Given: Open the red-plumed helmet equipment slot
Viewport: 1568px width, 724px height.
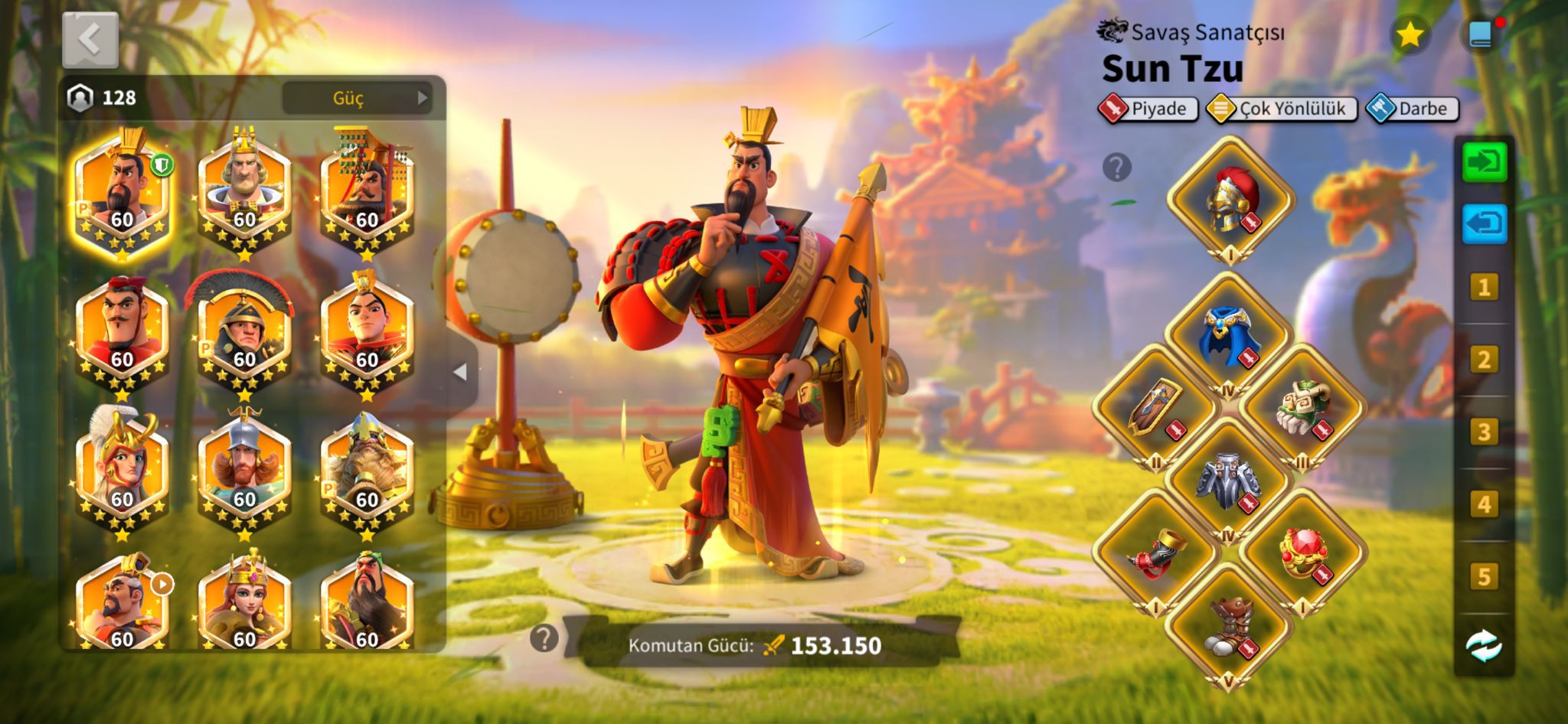Looking at the screenshot, I should (x=1230, y=200).
